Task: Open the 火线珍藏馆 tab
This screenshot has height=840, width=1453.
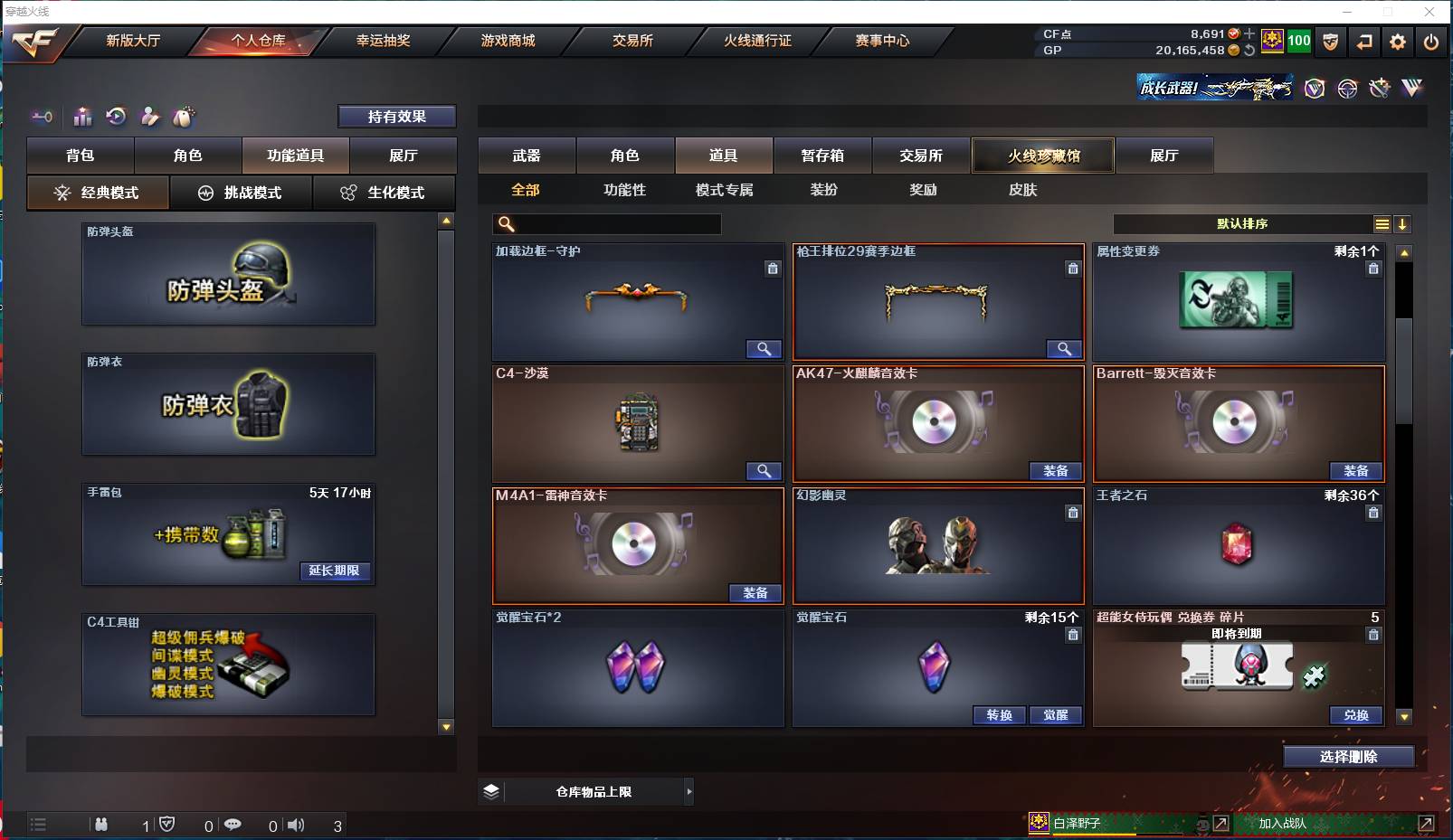Action: [x=1042, y=156]
